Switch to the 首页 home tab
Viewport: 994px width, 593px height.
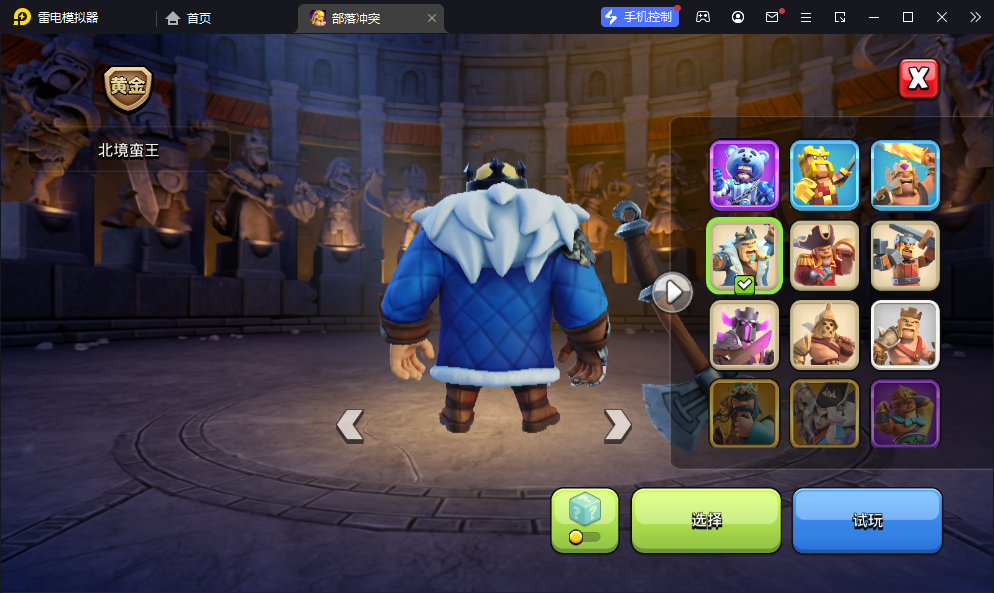pyautogui.click(x=188, y=18)
